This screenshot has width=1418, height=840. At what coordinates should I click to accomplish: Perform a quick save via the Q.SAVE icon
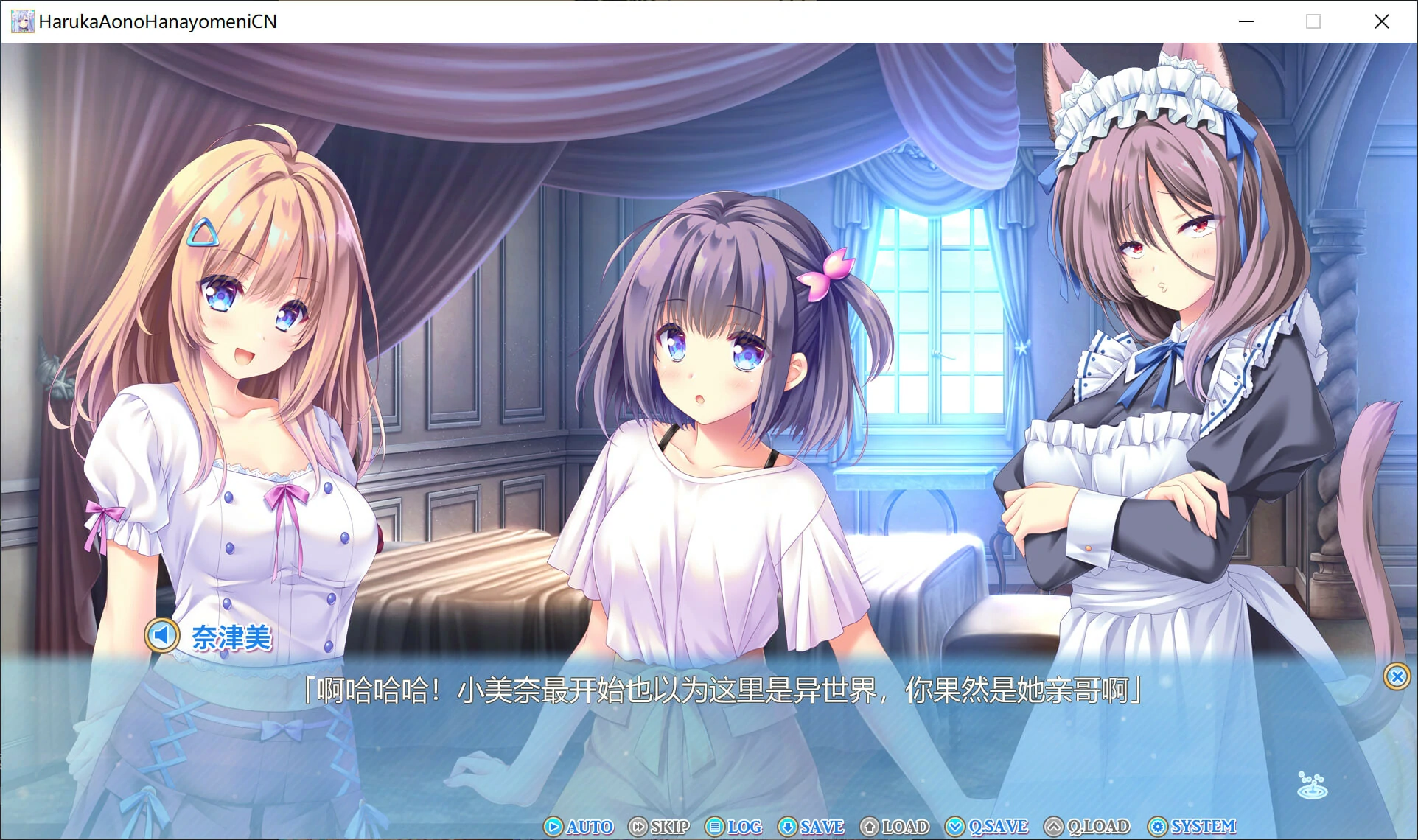click(955, 827)
